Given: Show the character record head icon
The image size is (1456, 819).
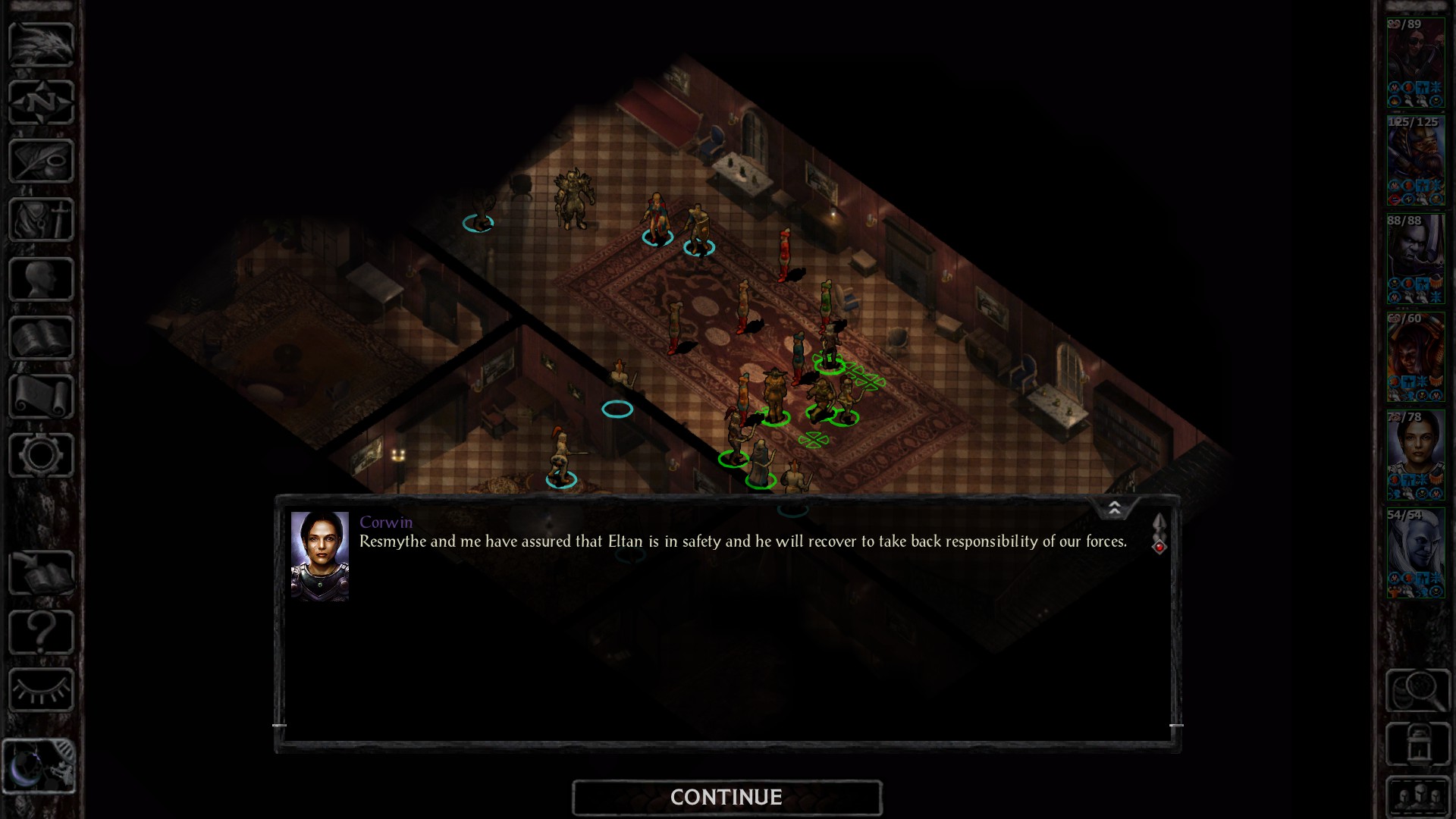Looking at the screenshot, I should pyautogui.click(x=41, y=279).
